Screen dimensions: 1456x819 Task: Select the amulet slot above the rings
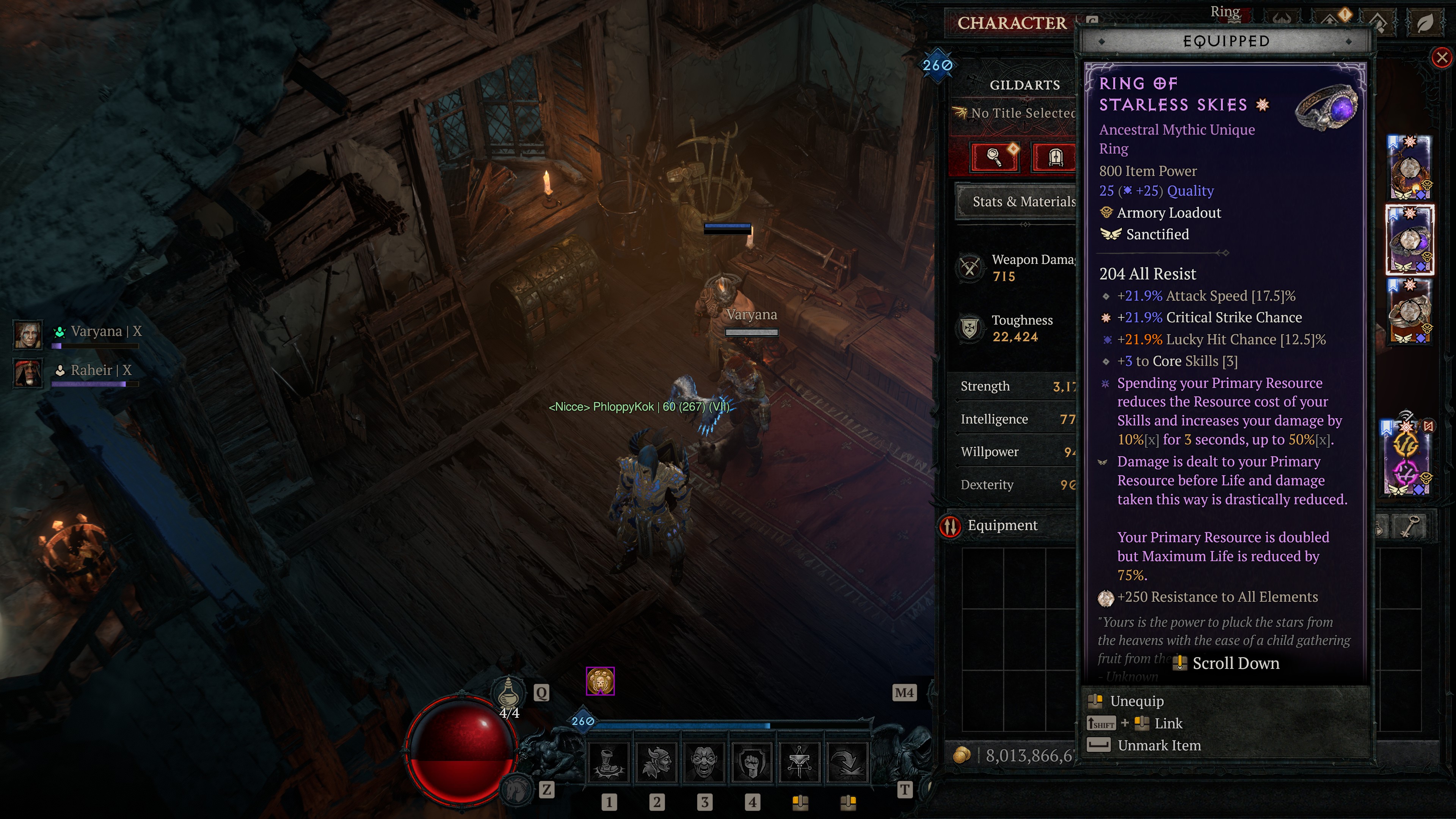click(1410, 168)
